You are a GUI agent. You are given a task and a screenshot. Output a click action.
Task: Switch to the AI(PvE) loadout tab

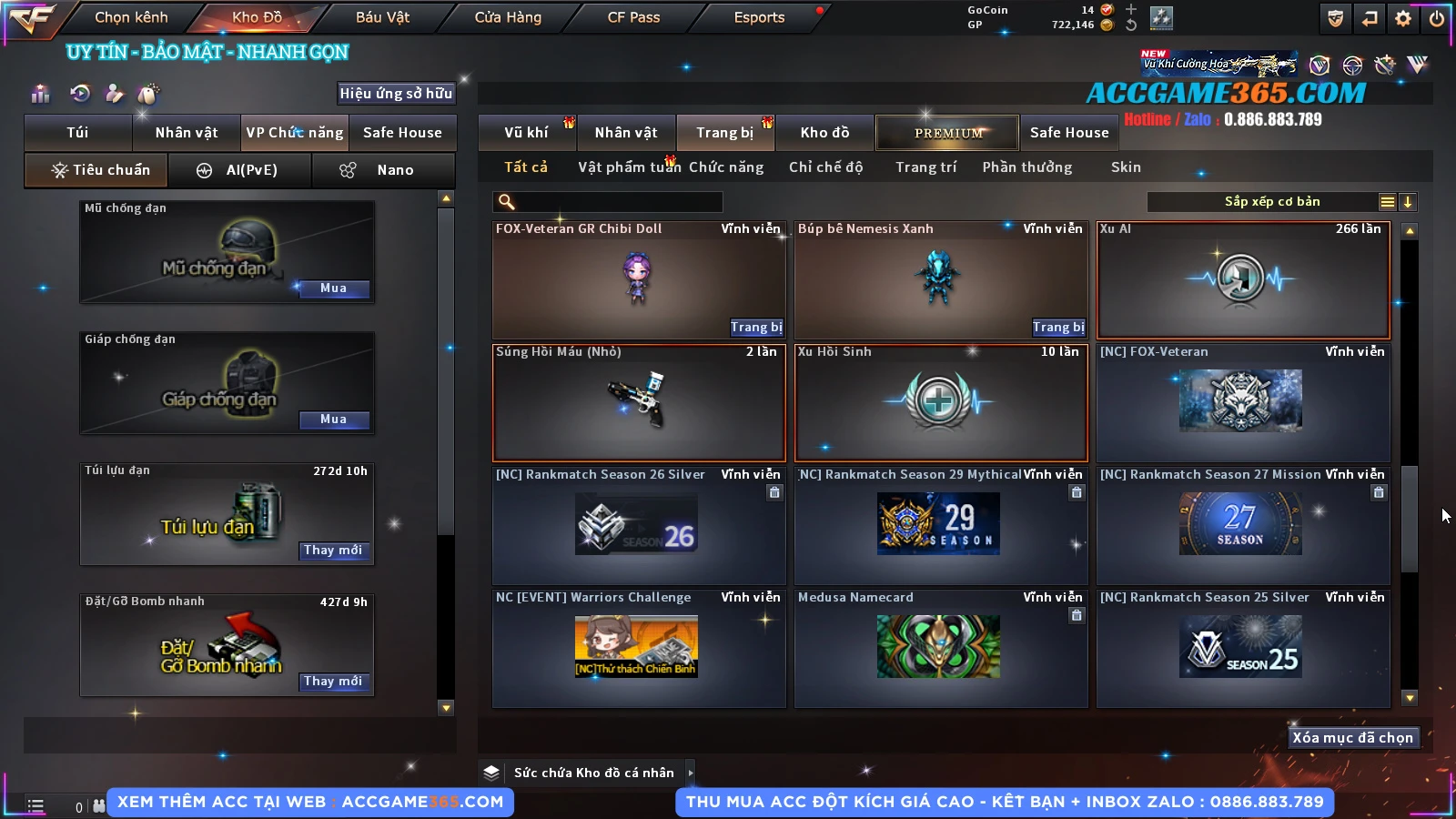click(x=240, y=170)
